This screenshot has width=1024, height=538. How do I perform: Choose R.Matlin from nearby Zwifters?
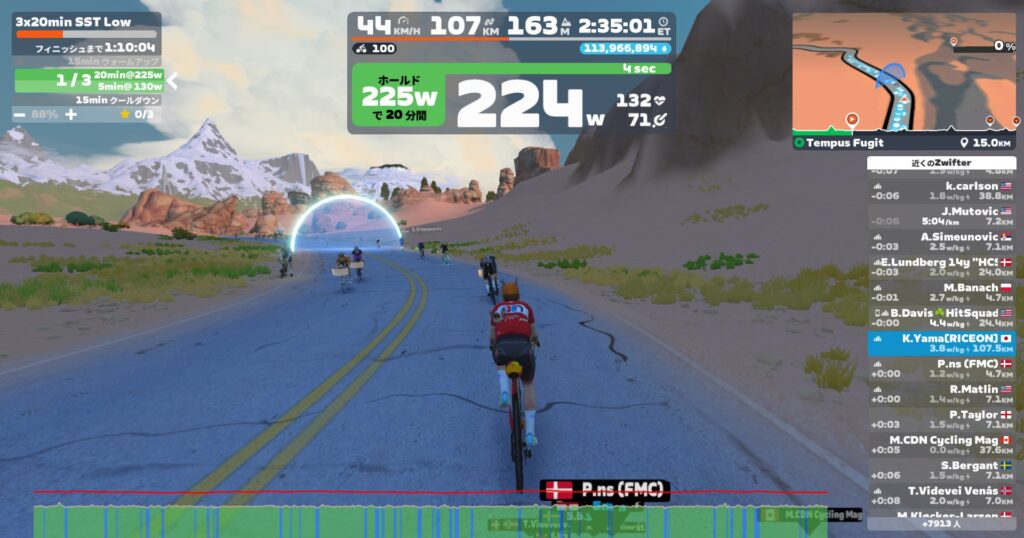click(x=941, y=394)
